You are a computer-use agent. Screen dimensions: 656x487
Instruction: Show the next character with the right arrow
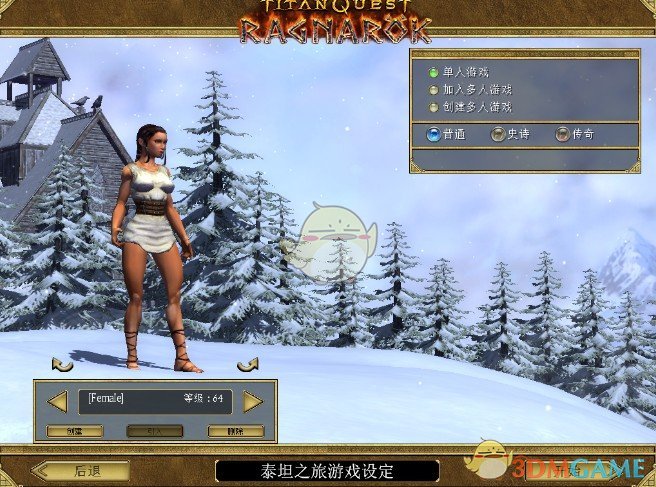coord(253,401)
